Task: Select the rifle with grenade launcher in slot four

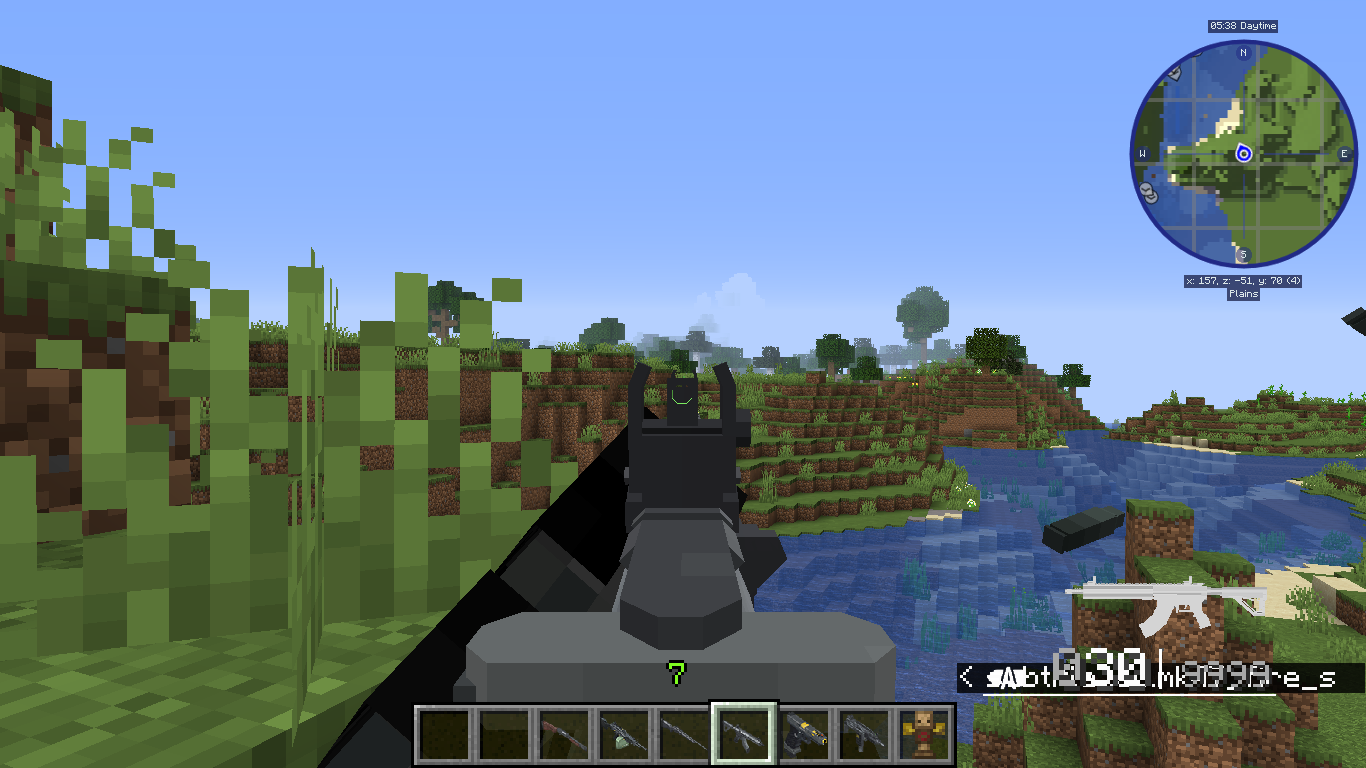Action: pos(621,733)
